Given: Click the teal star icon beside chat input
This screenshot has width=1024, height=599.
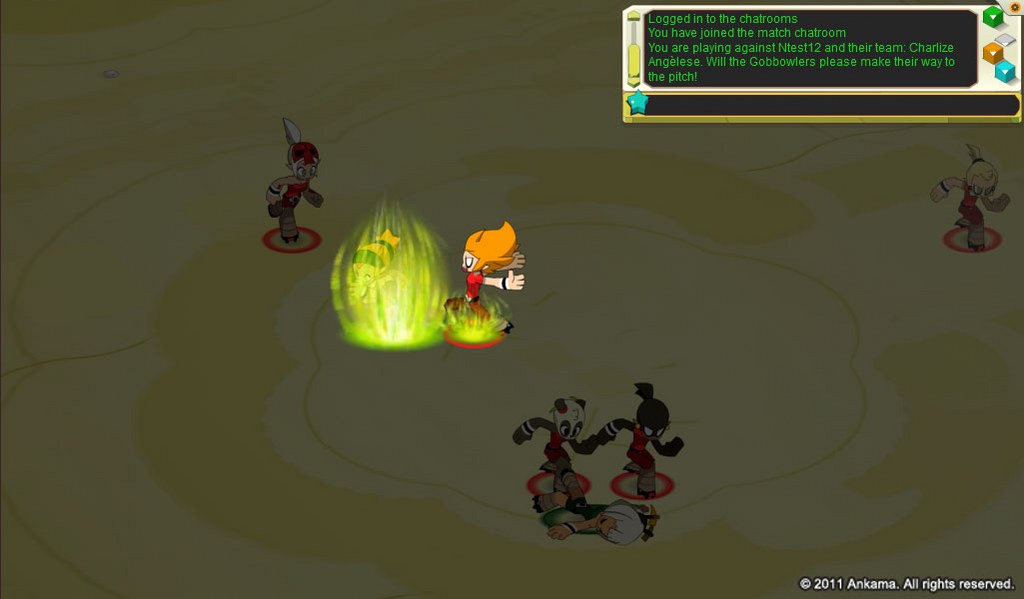Looking at the screenshot, I should [x=636, y=103].
